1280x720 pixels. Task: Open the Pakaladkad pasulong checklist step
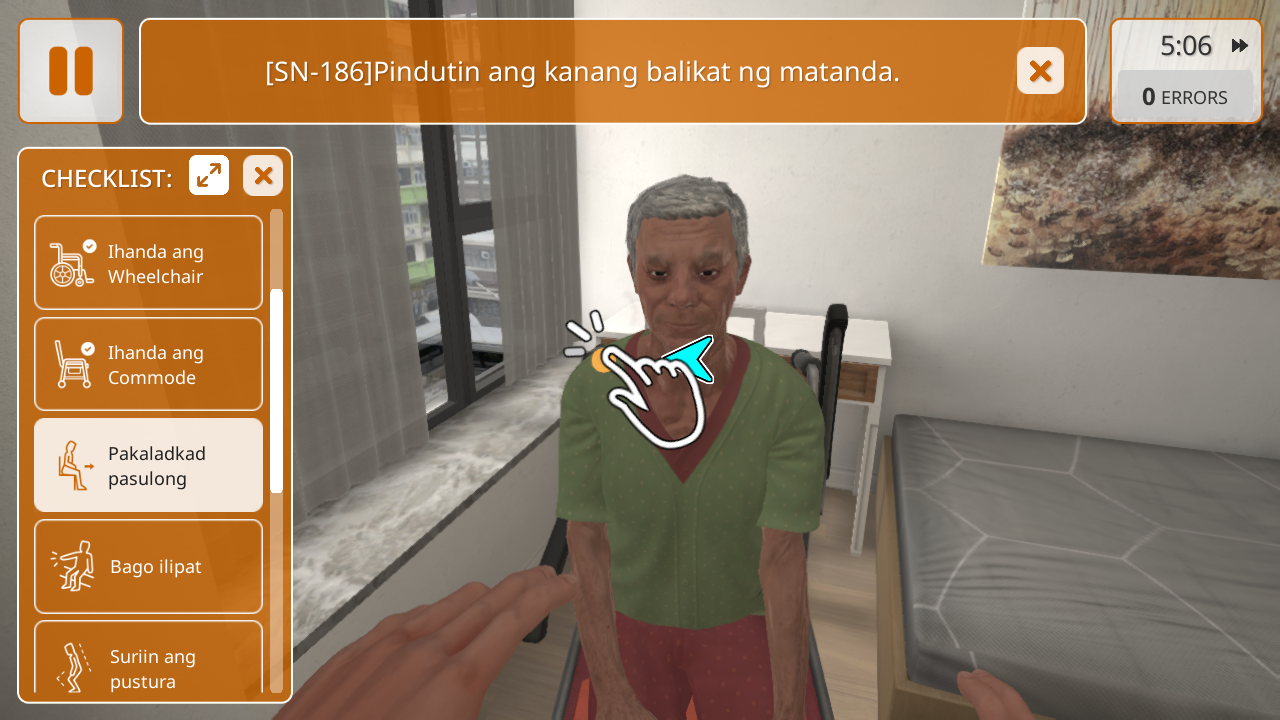coord(149,465)
